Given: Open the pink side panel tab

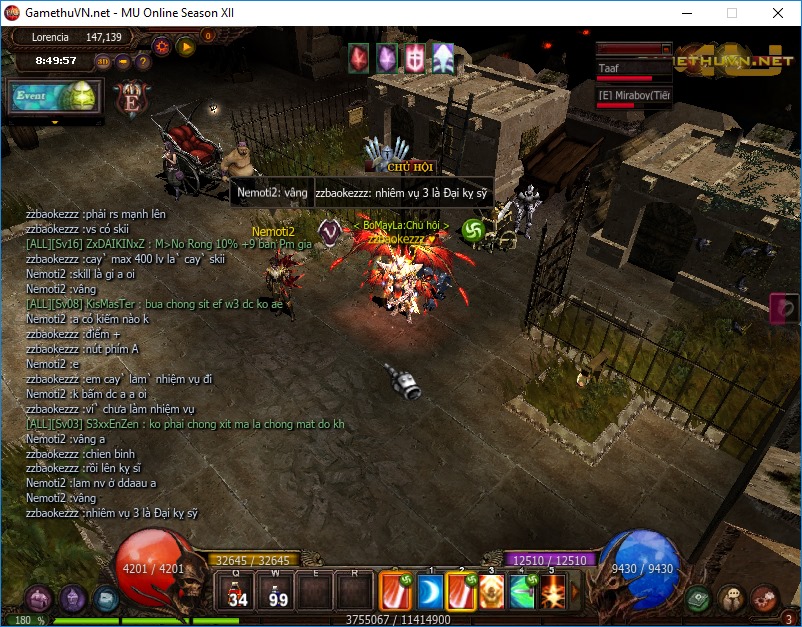Looking at the screenshot, I should [x=786, y=308].
